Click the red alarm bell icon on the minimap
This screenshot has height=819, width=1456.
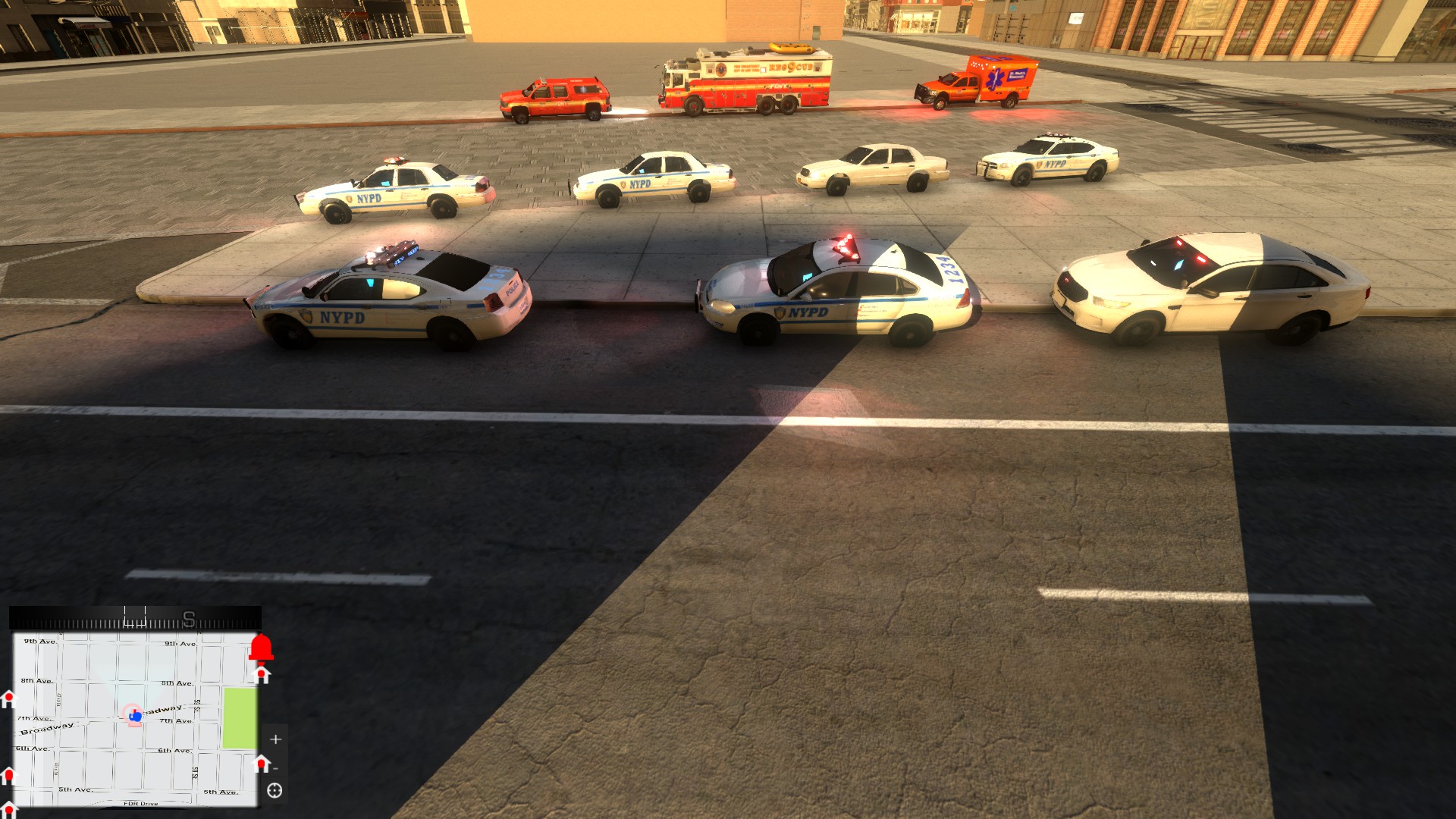coord(261,648)
